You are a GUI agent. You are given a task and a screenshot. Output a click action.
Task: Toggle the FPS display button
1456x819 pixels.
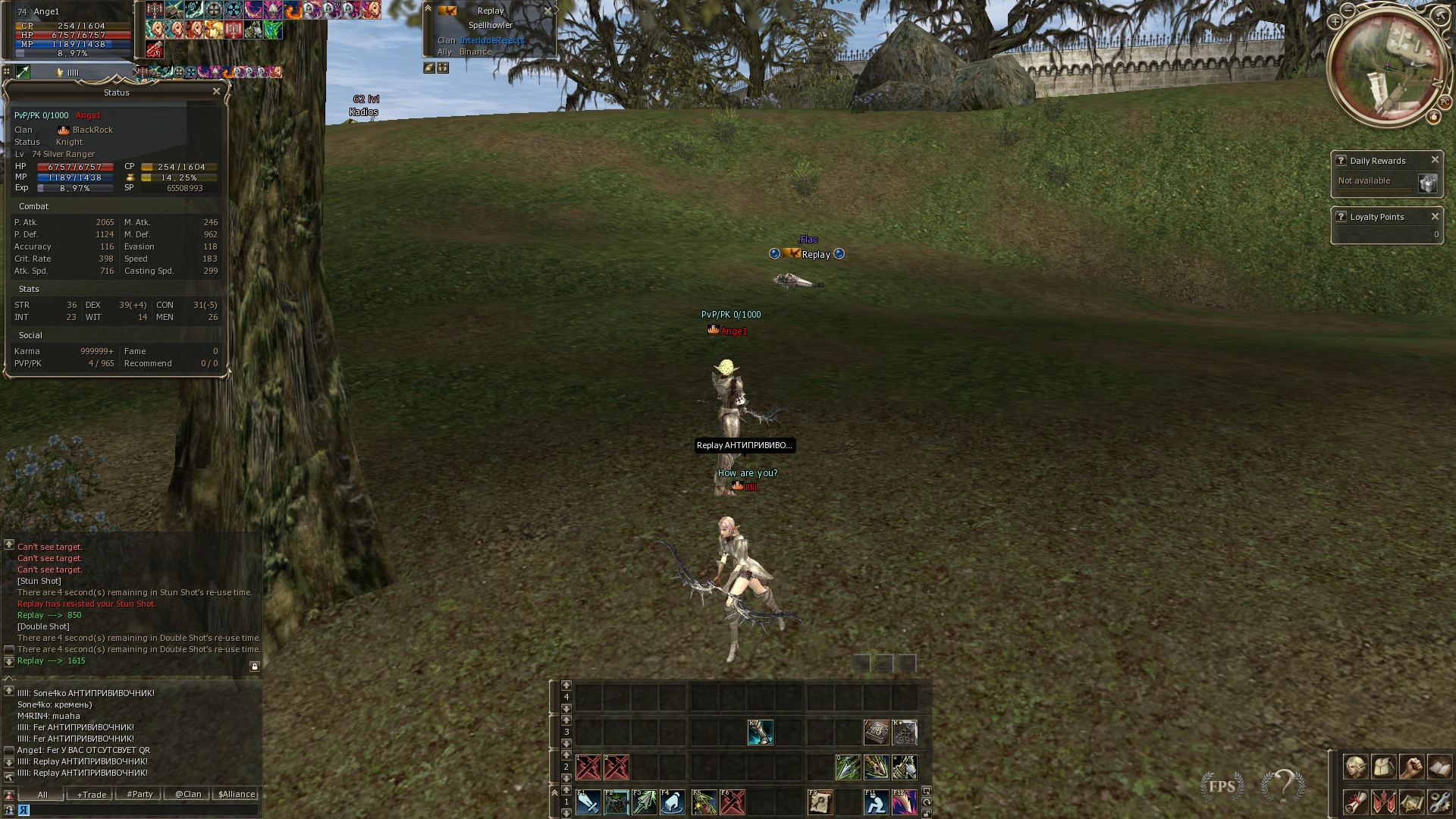[1222, 786]
